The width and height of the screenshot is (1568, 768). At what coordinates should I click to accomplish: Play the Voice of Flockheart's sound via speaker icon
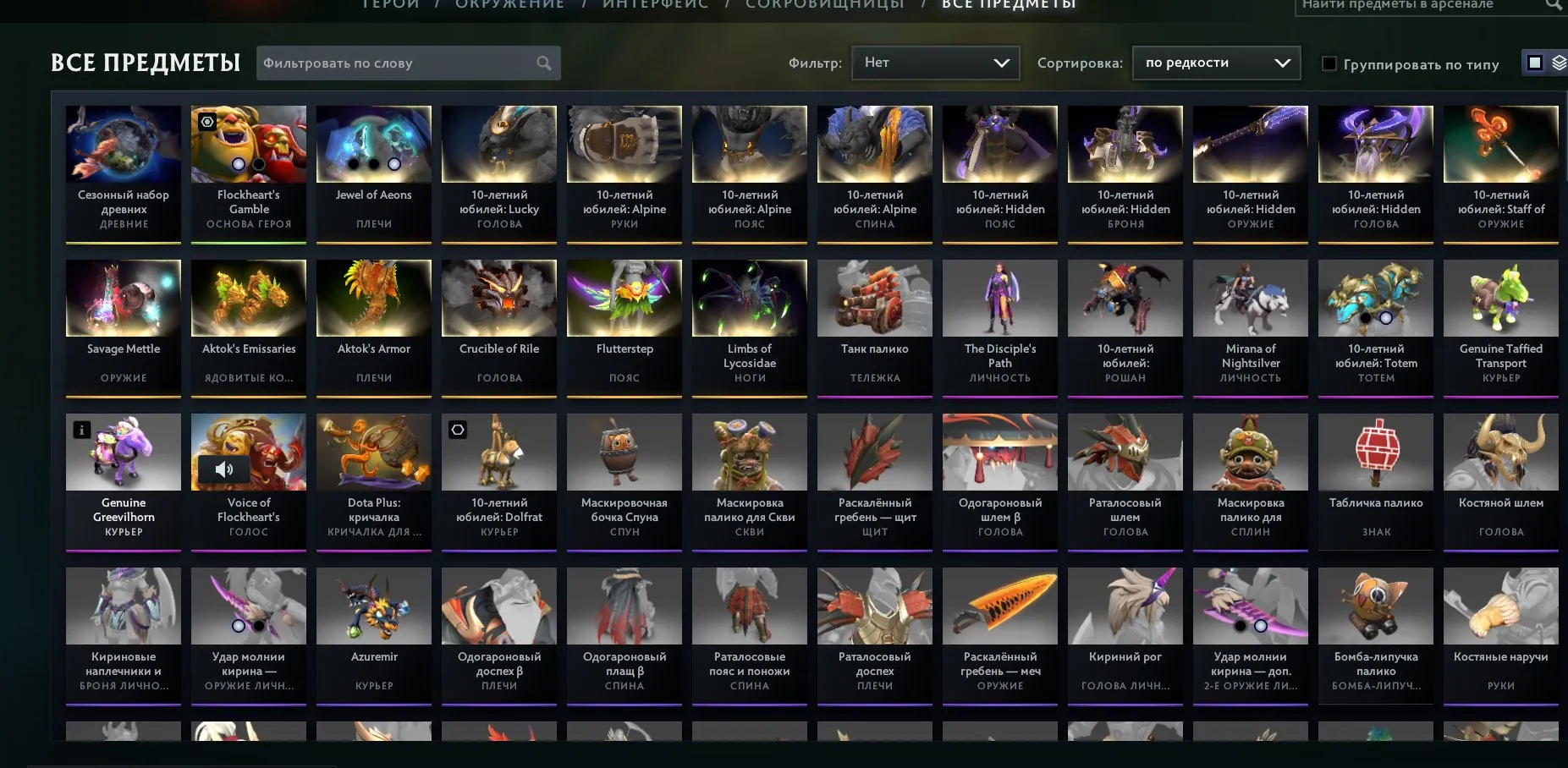tap(224, 468)
